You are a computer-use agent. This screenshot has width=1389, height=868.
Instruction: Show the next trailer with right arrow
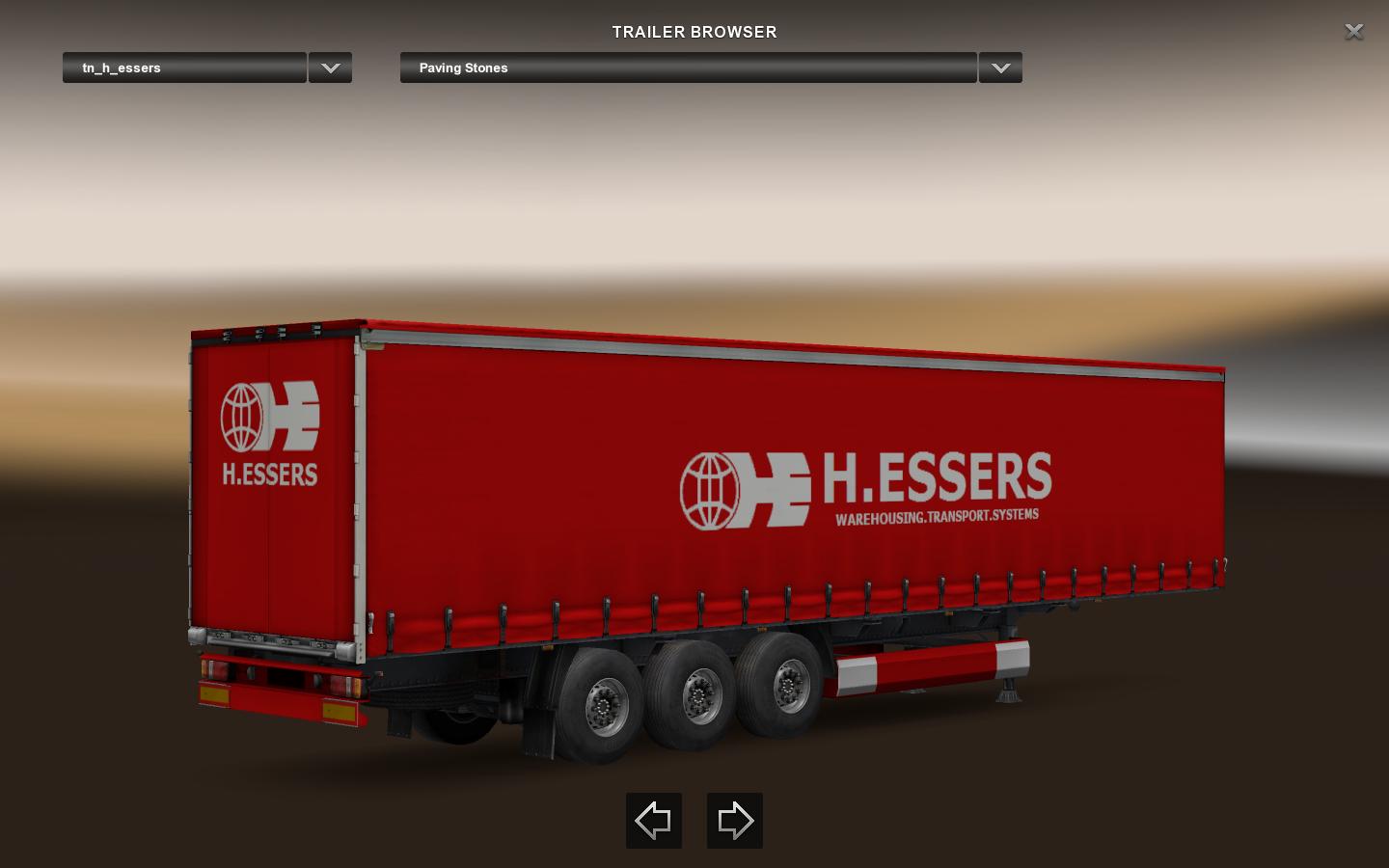735,821
